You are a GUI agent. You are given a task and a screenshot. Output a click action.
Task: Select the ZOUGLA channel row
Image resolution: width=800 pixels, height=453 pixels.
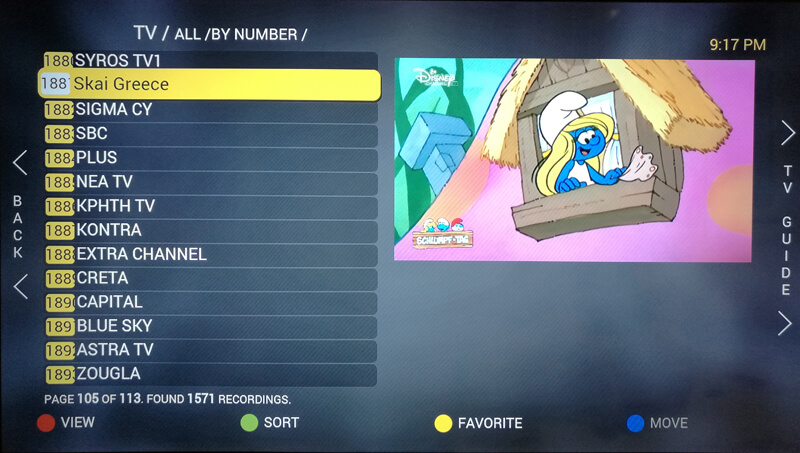(210, 374)
